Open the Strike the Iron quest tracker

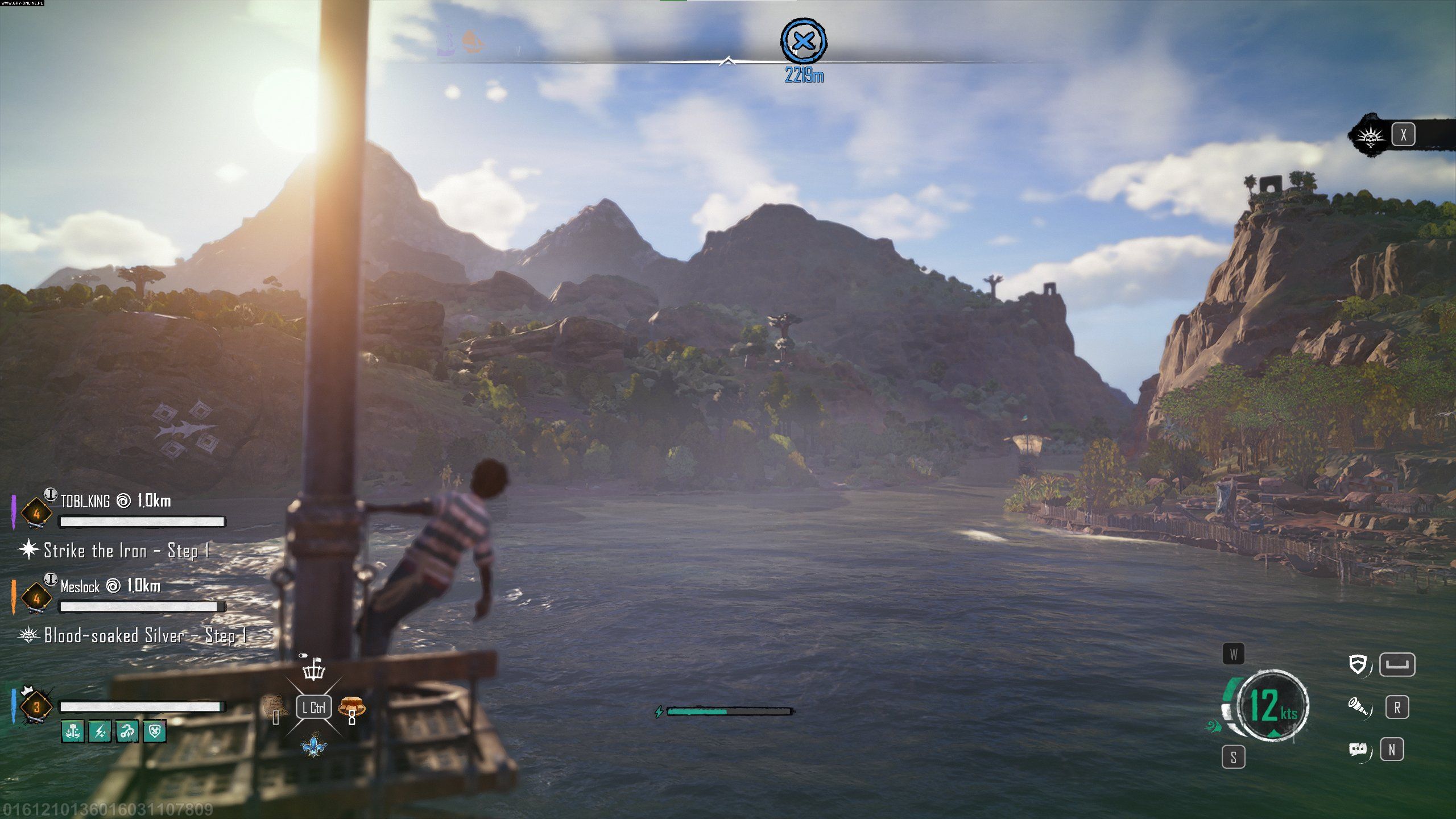(117, 551)
